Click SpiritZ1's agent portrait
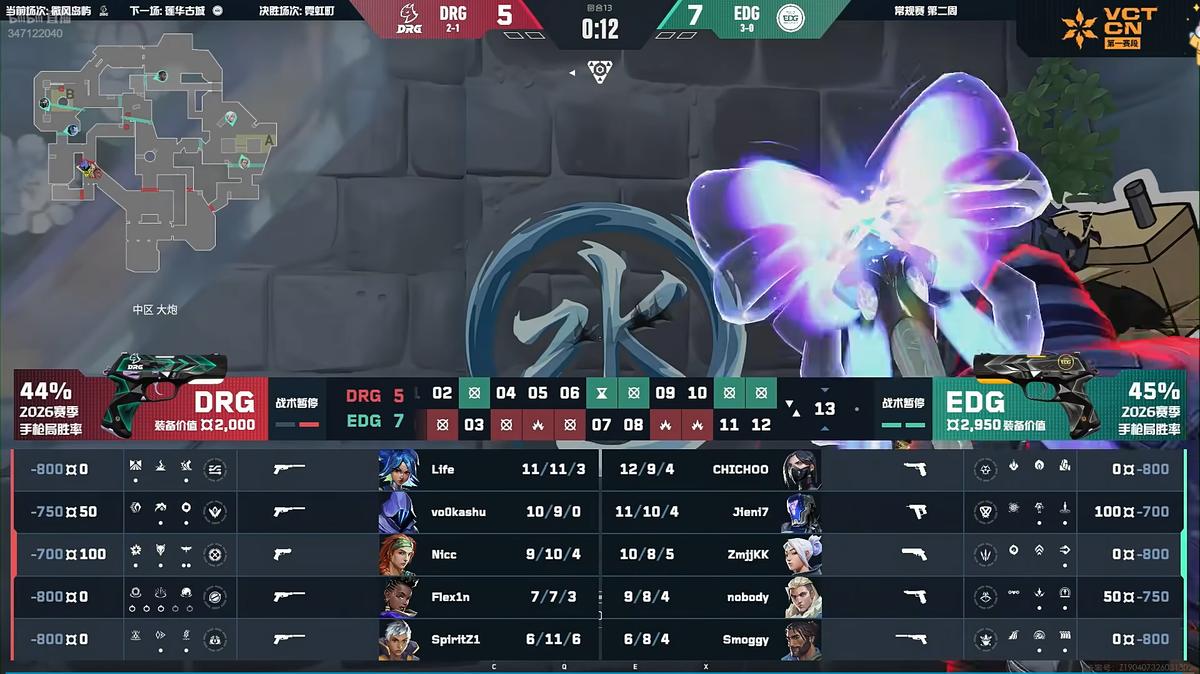This screenshot has width=1200, height=674. (398, 640)
